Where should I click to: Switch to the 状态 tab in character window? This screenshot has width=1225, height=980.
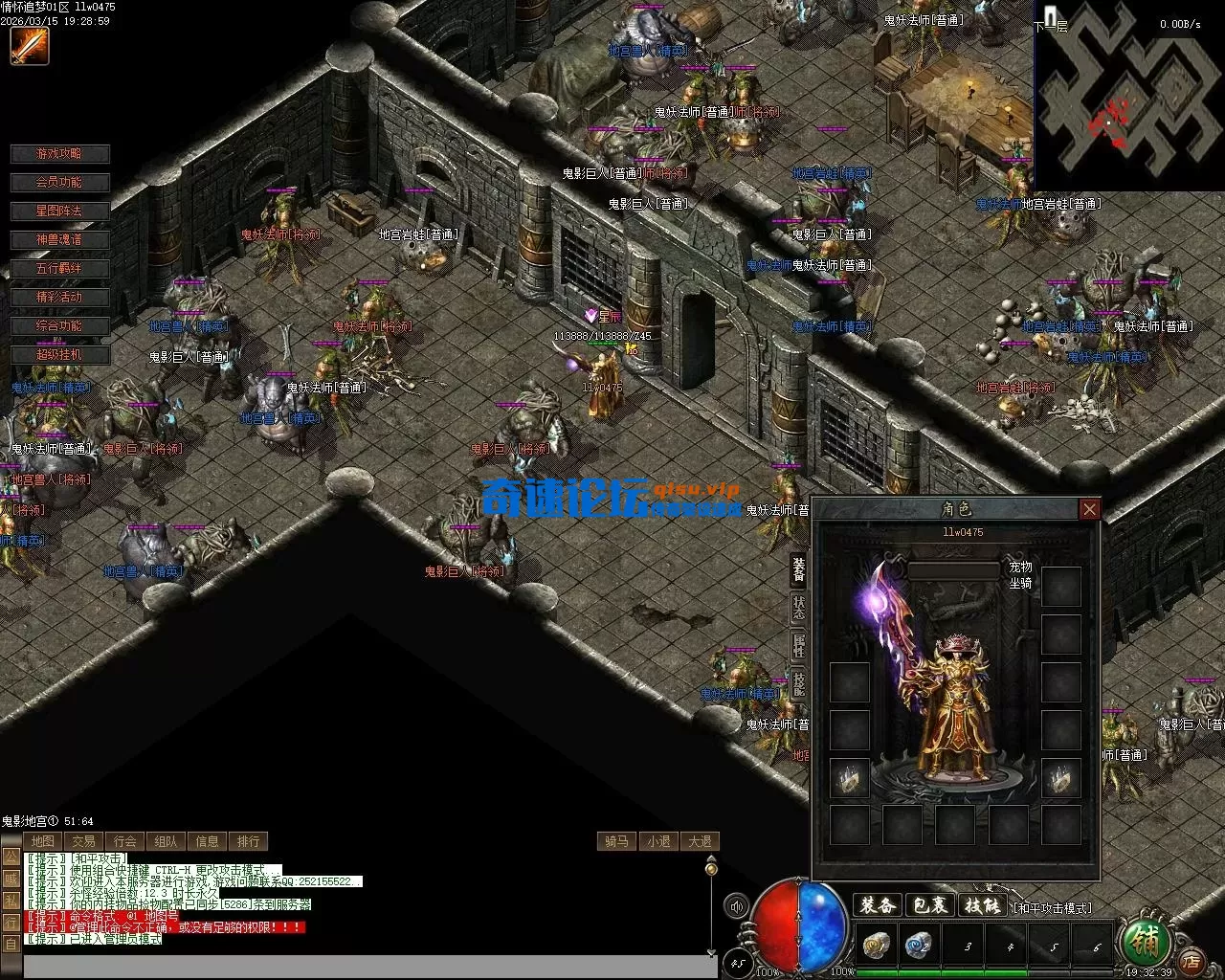tap(799, 609)
